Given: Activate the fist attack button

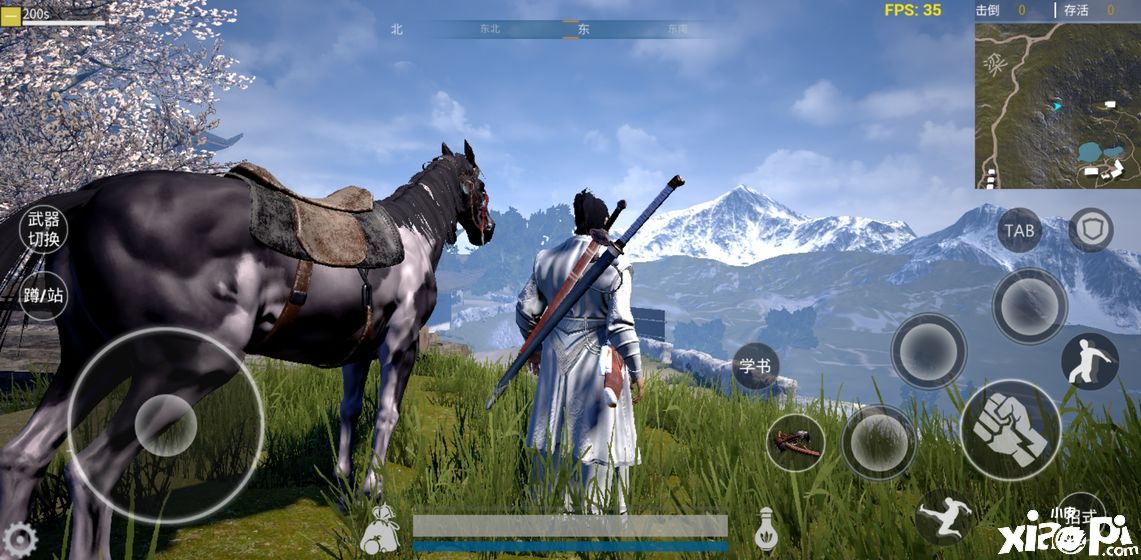Looking at the screenshot, I should pos(1010,430).
